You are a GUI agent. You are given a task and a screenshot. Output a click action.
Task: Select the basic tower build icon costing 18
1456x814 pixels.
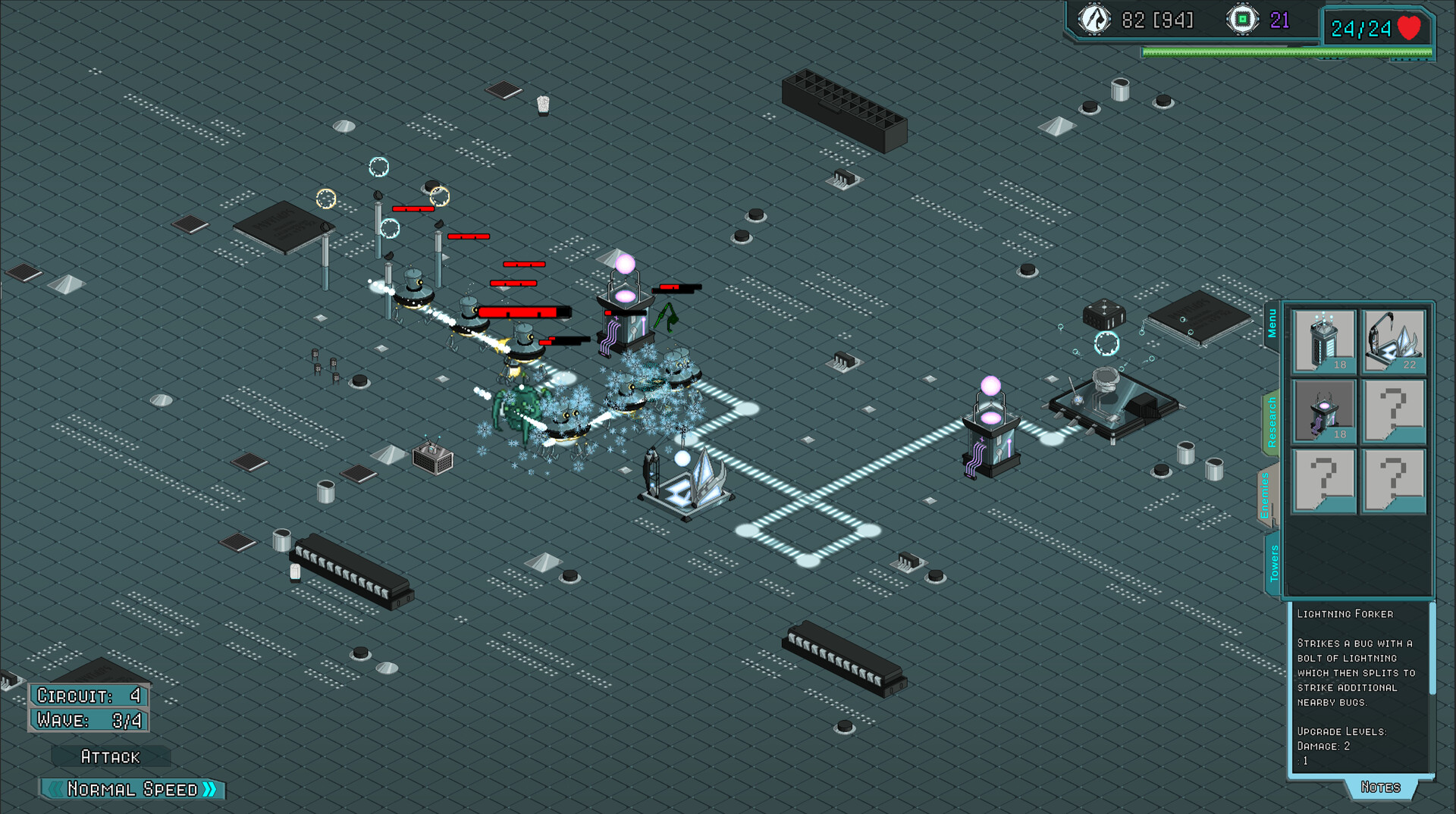1323,341
